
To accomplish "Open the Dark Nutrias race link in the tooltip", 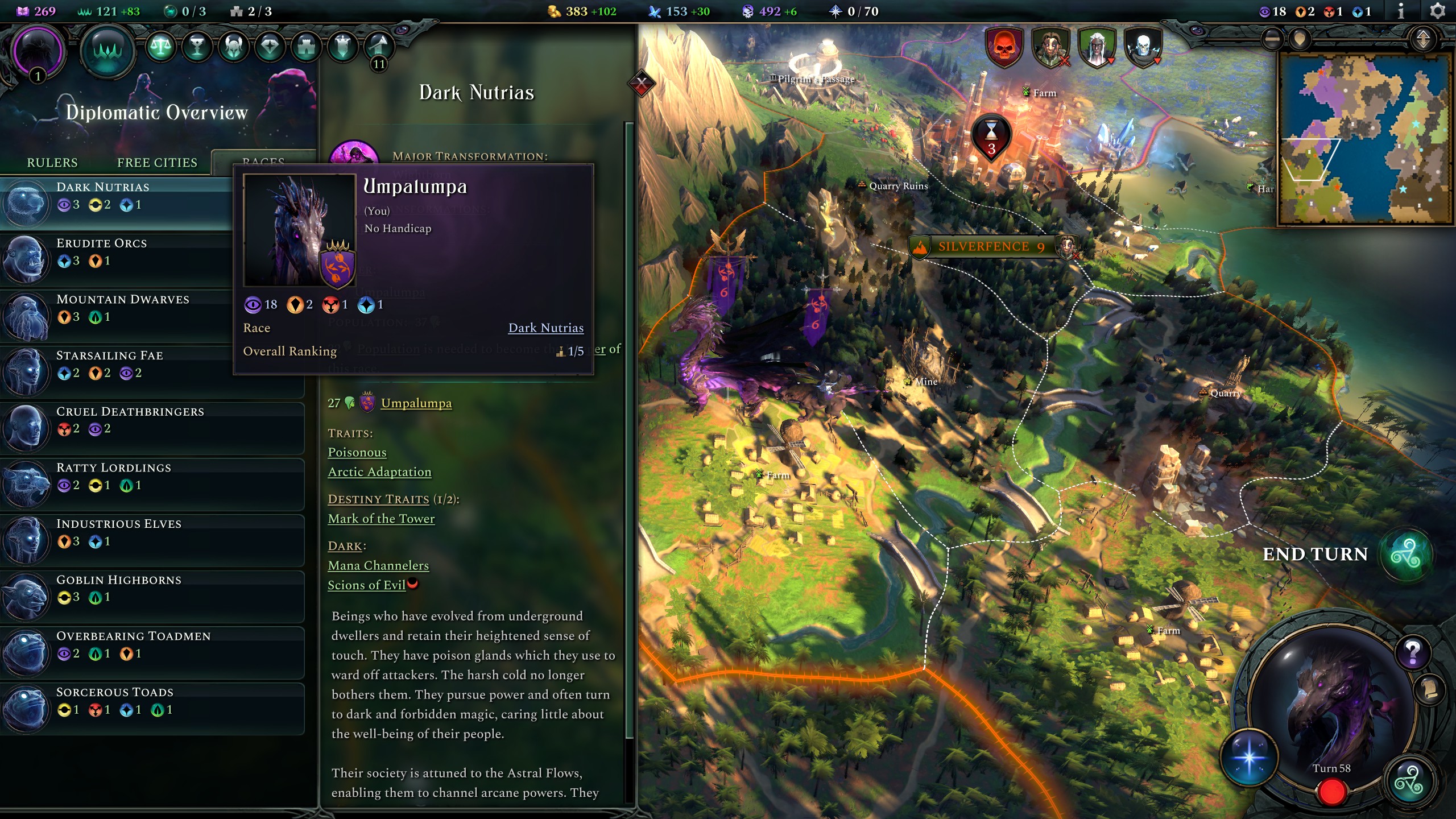I will pos(545,328).
